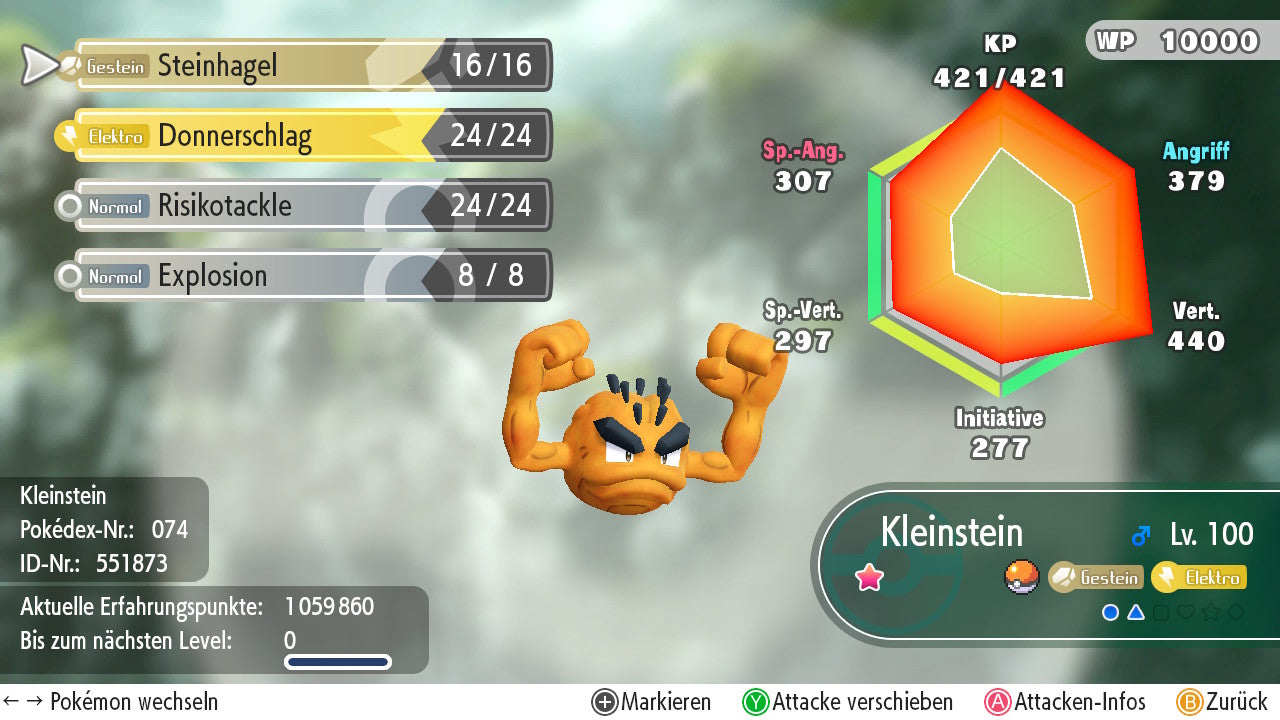This screenshot has width=1280, height=720.
Task: Click Pokémon wechseln at bottom left
Action: click(110, 702)
